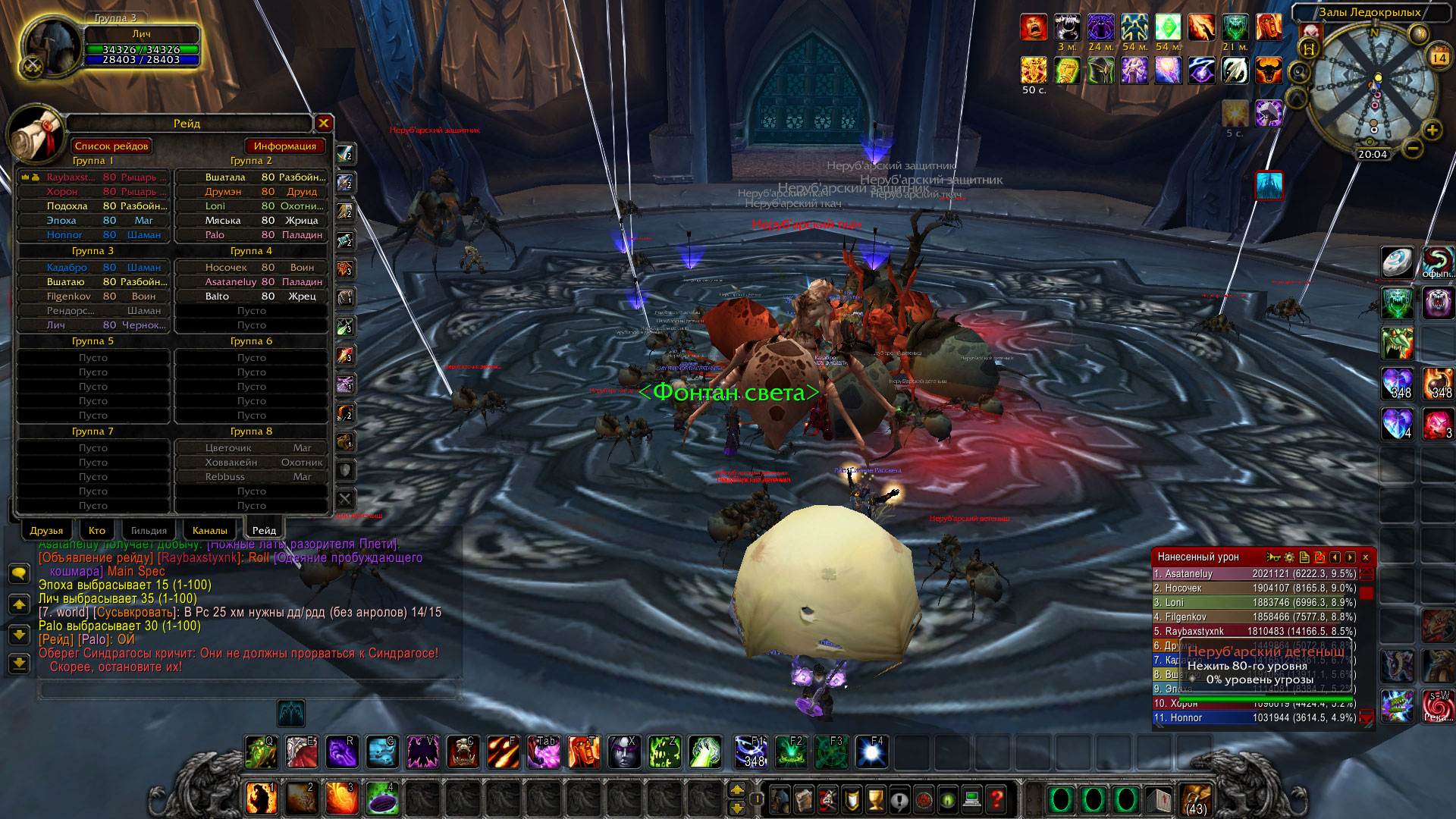Zoom in the minimap with plus button
This screenshot has width=1456, height=819.
click(1432, 130)
